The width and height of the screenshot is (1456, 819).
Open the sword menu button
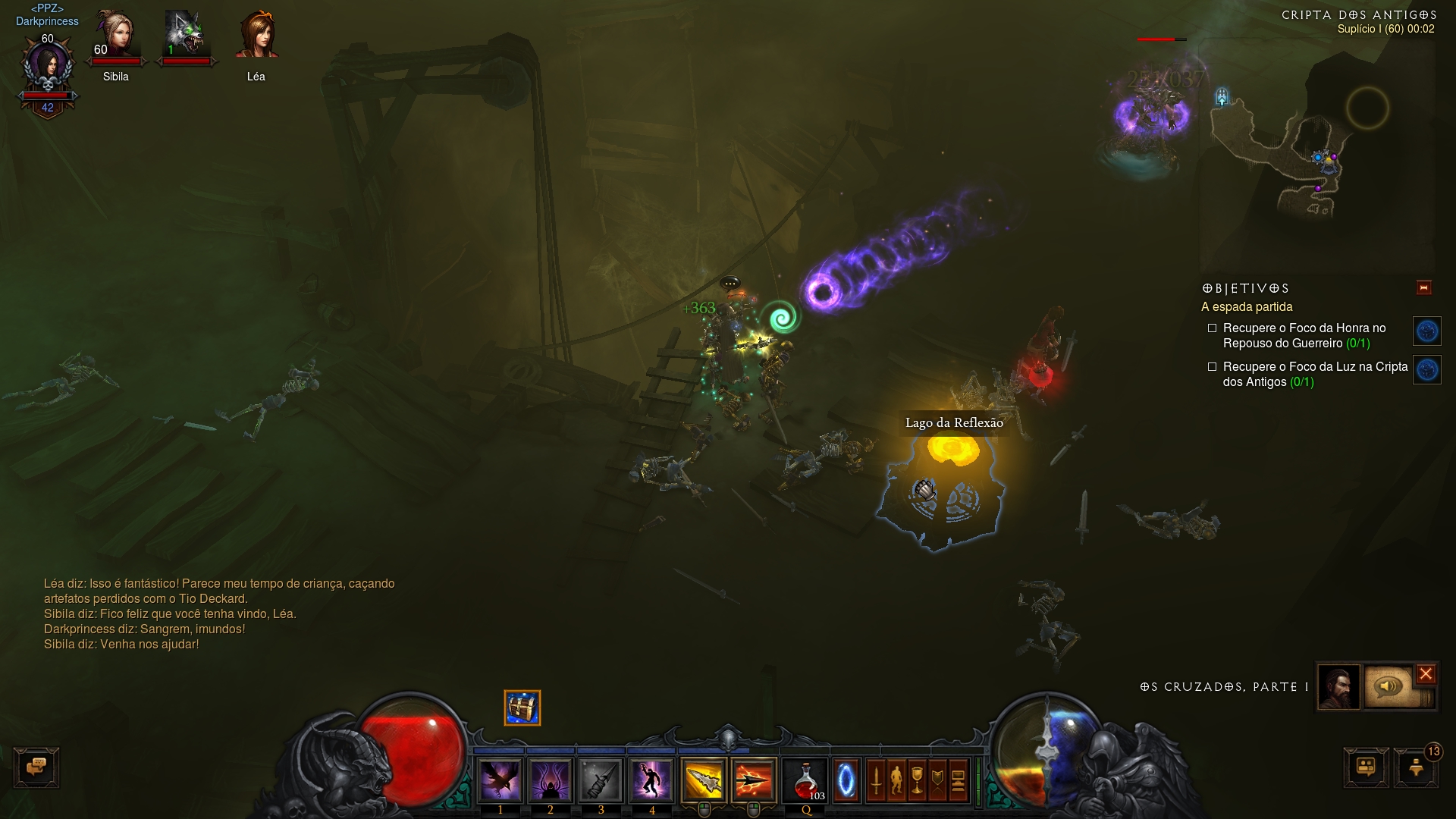[876, 780]
